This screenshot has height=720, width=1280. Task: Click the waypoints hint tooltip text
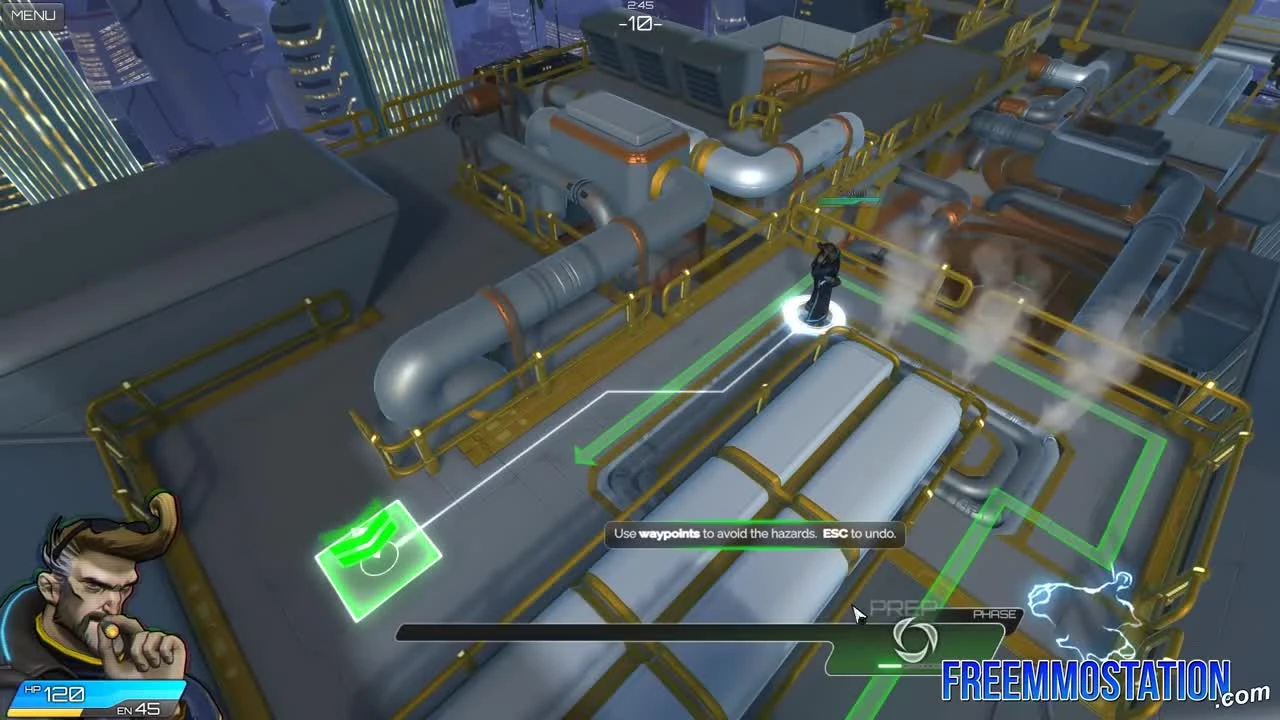(x=755, y=535)
